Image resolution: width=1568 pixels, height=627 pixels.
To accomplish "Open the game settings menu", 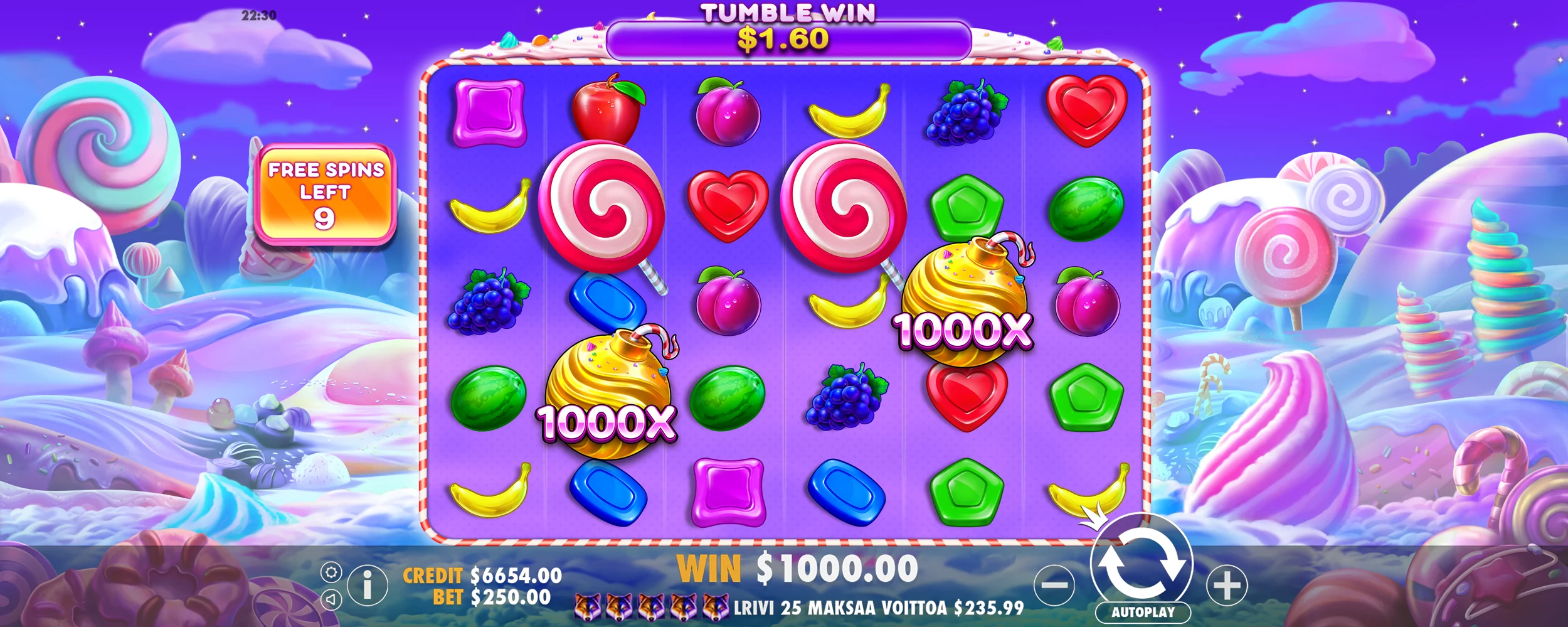I will [331, 572].
